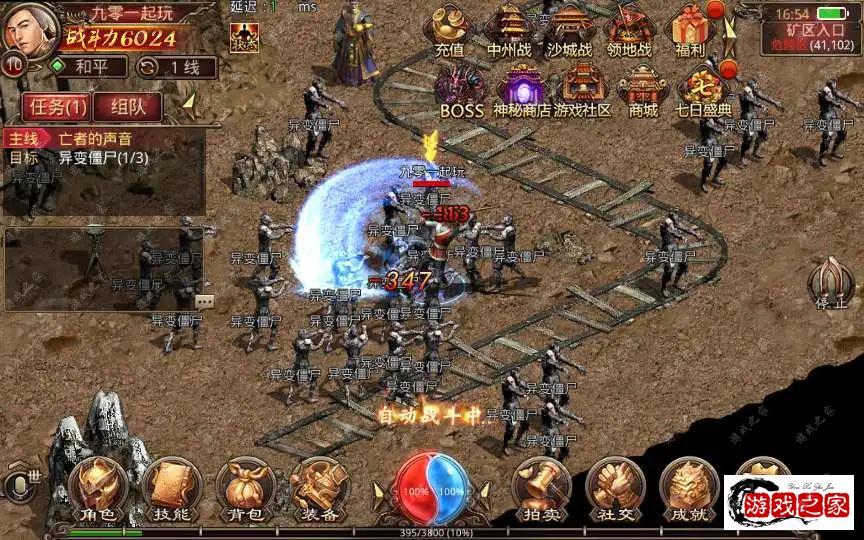Open the 游戏社区 game community
864x540 pixels.
(x=582, y=88)
